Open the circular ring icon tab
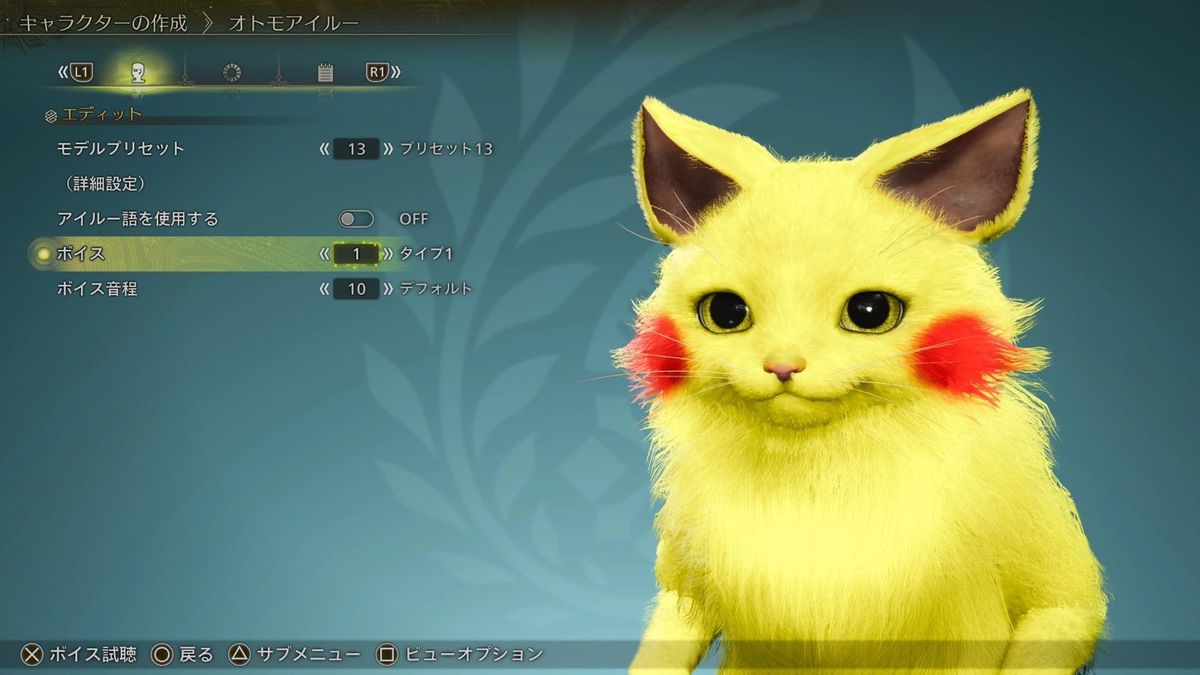Image resolution: width=1200 pixels, height=675 pixels. (232, 72)
